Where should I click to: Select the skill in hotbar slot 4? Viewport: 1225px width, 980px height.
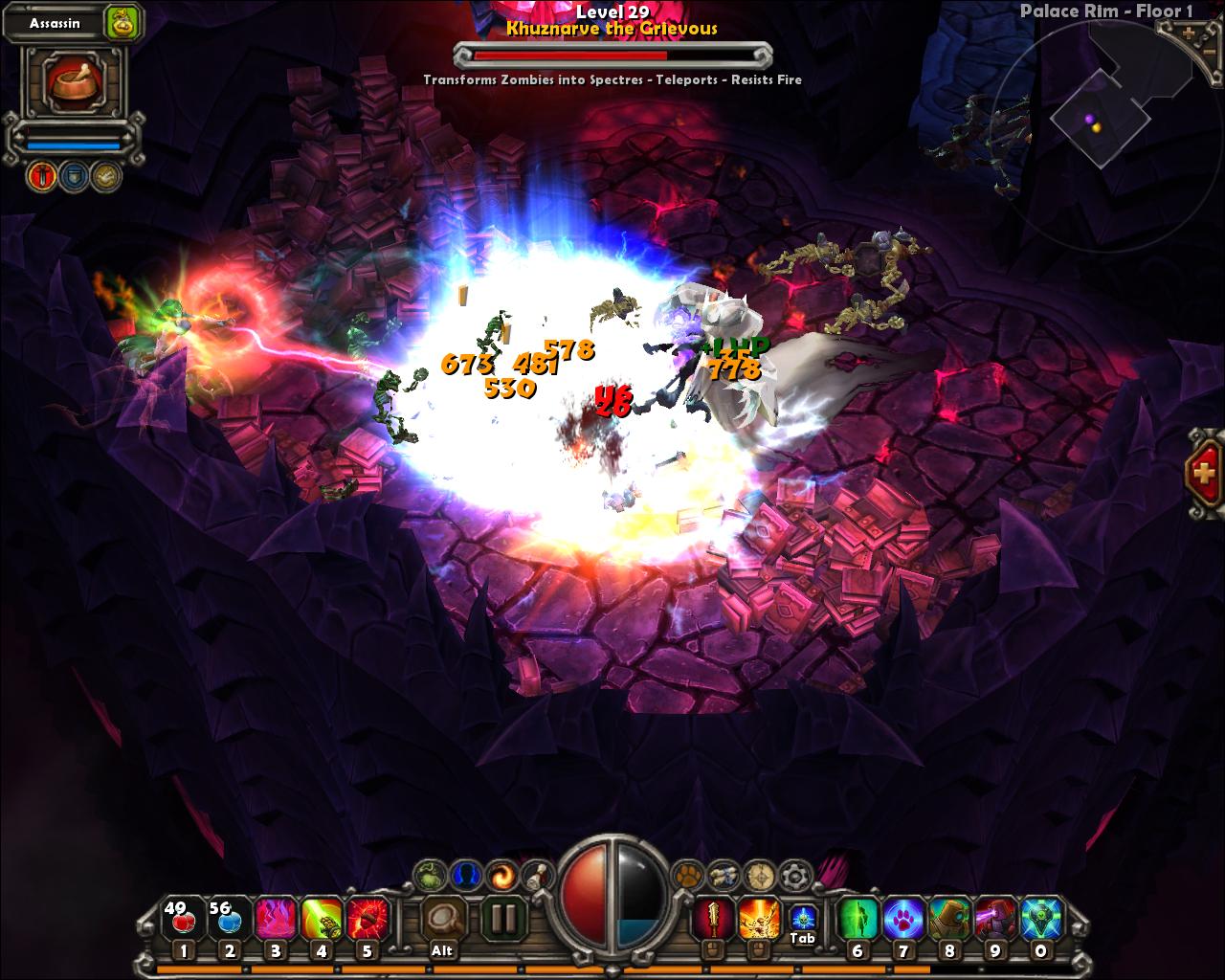pyautogui.click(x=322, y=915)
